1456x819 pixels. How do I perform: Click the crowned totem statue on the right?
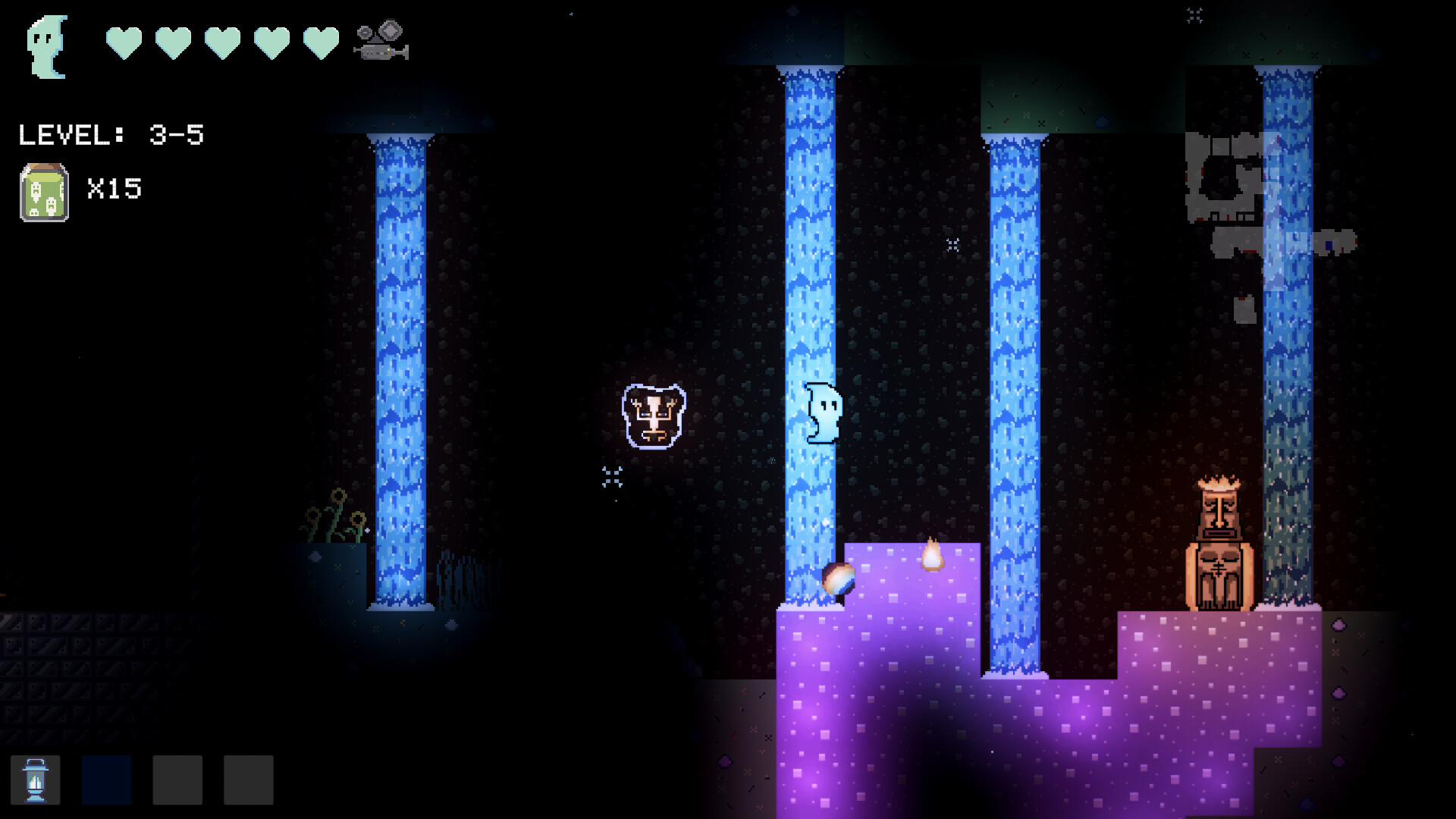point(1220,542)
